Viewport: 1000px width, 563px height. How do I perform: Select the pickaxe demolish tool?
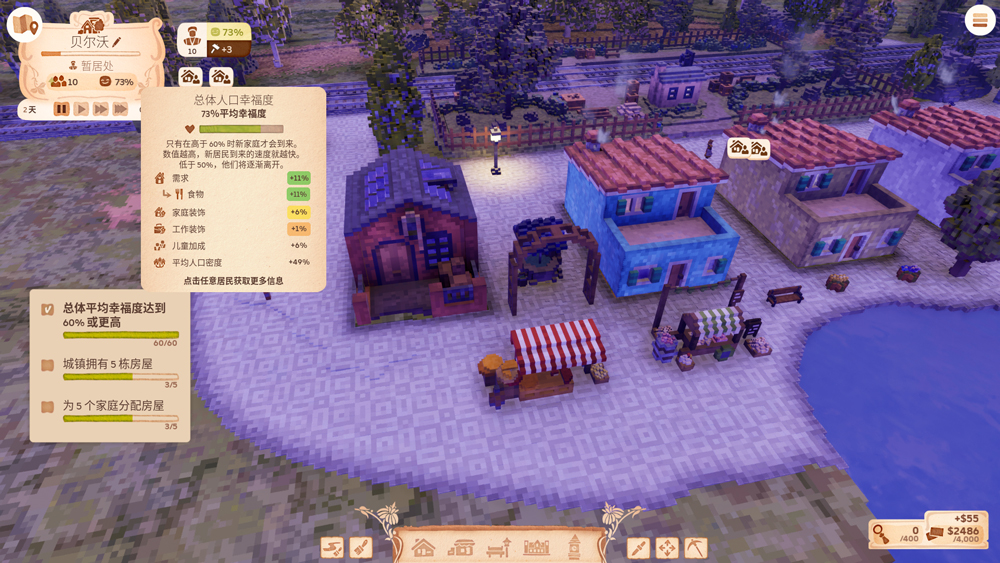pyautogui.click(x=696, y=548)
